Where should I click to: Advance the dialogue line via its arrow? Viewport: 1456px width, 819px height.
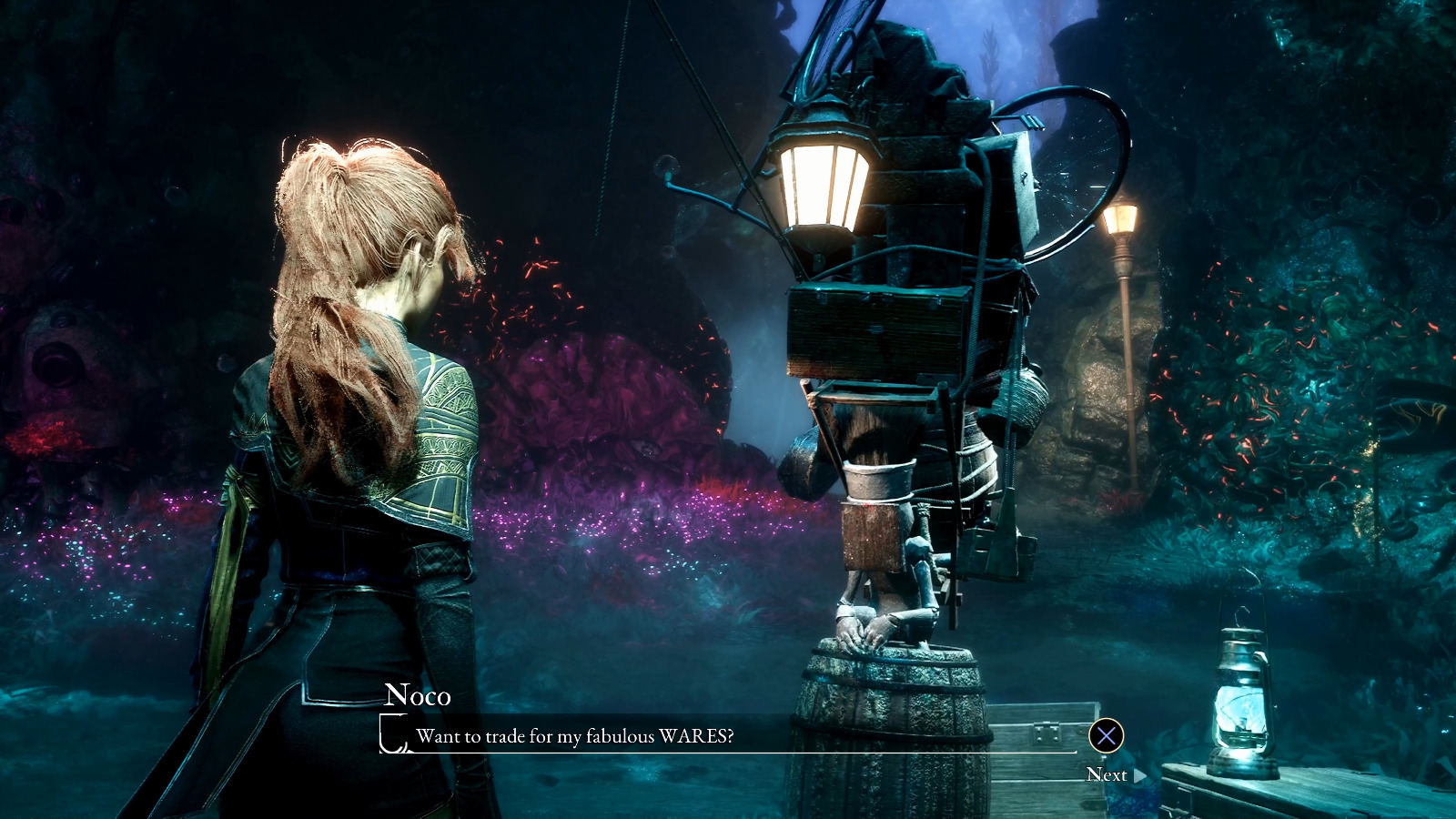(1137, 775)
